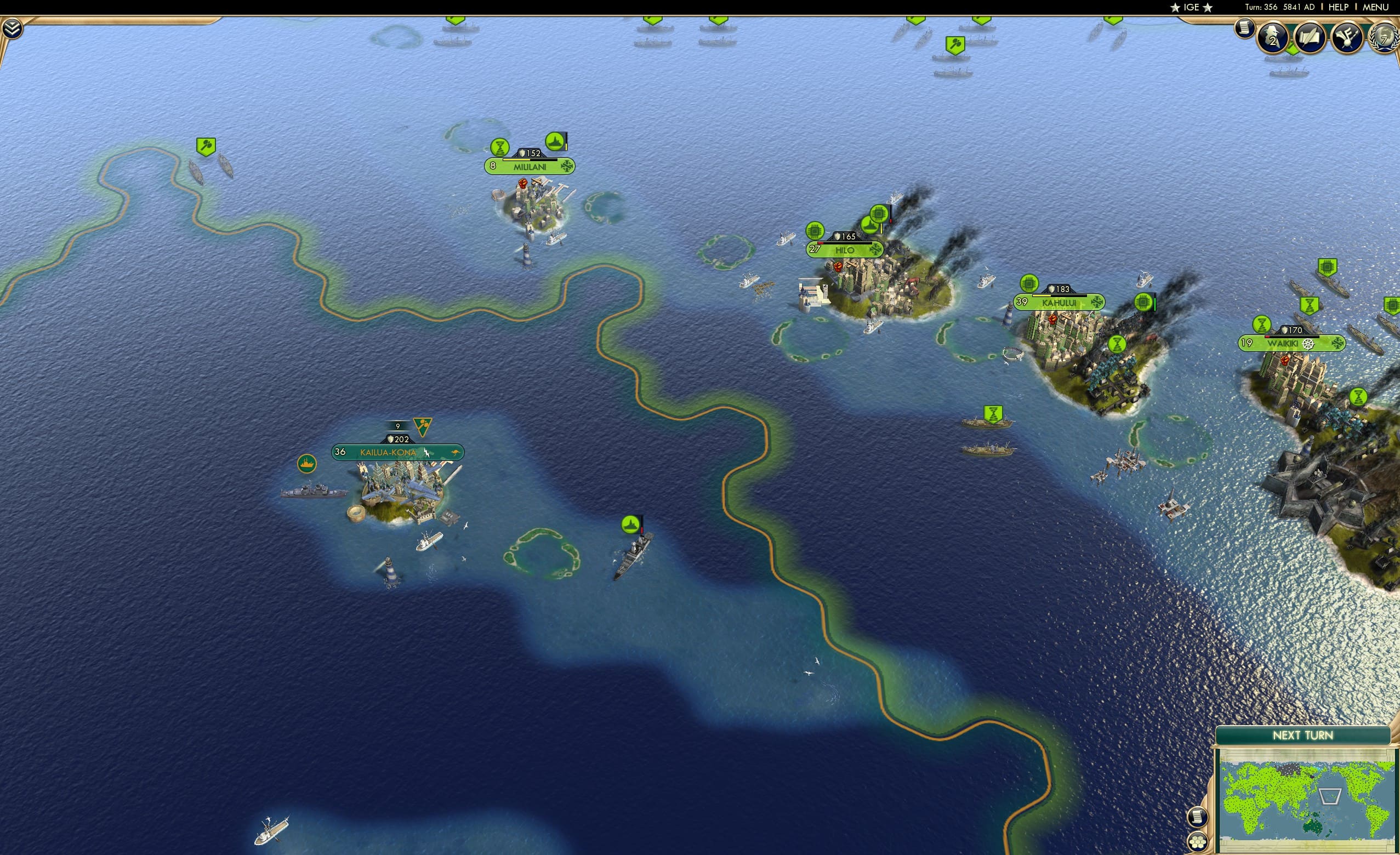Image resolution: width=1400 pixels, height=855 pixels.
Task: Open the Ingame Editor via IGE label
Action: point(1191,7)
